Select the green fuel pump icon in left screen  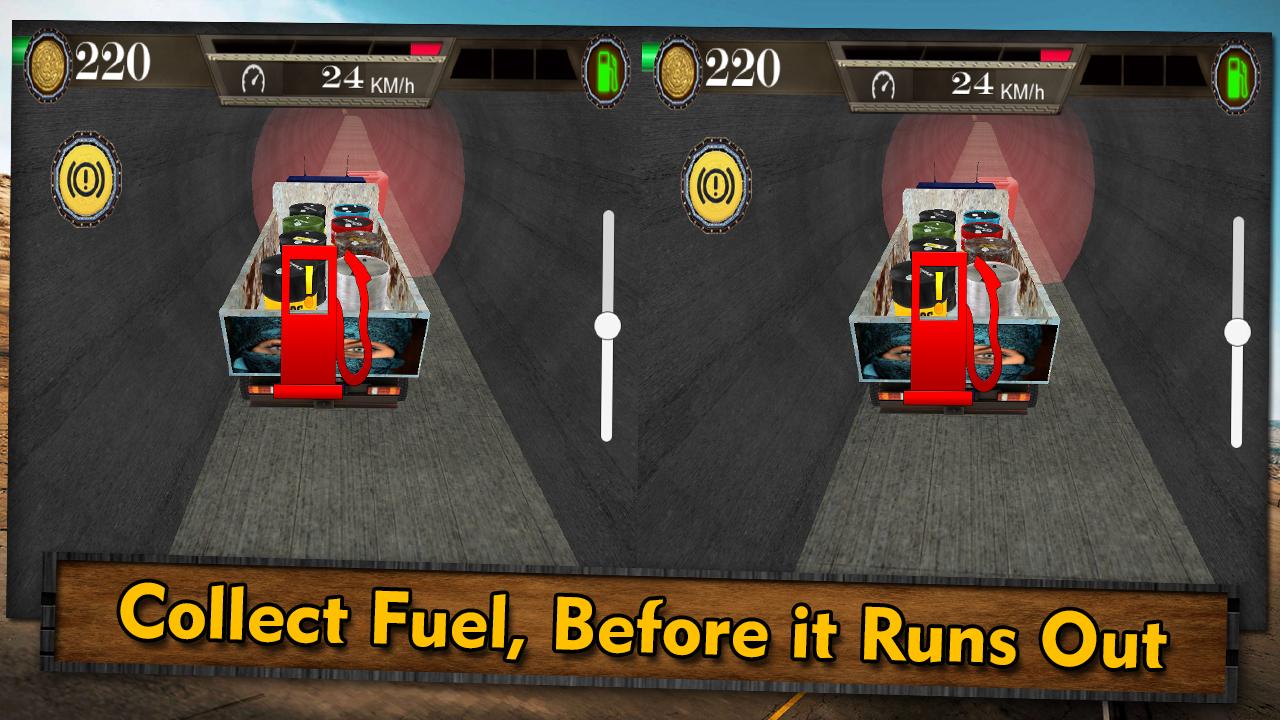[605, 71]
